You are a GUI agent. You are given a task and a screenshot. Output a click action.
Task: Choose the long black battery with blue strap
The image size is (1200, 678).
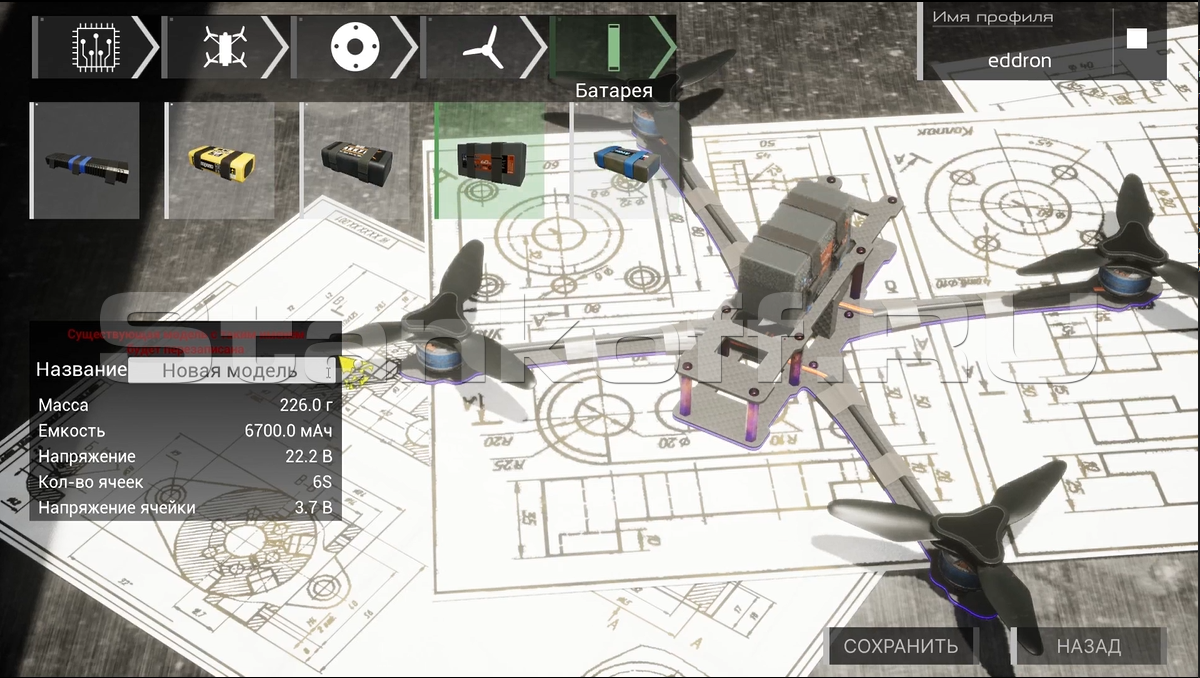(x=86, y=160)
